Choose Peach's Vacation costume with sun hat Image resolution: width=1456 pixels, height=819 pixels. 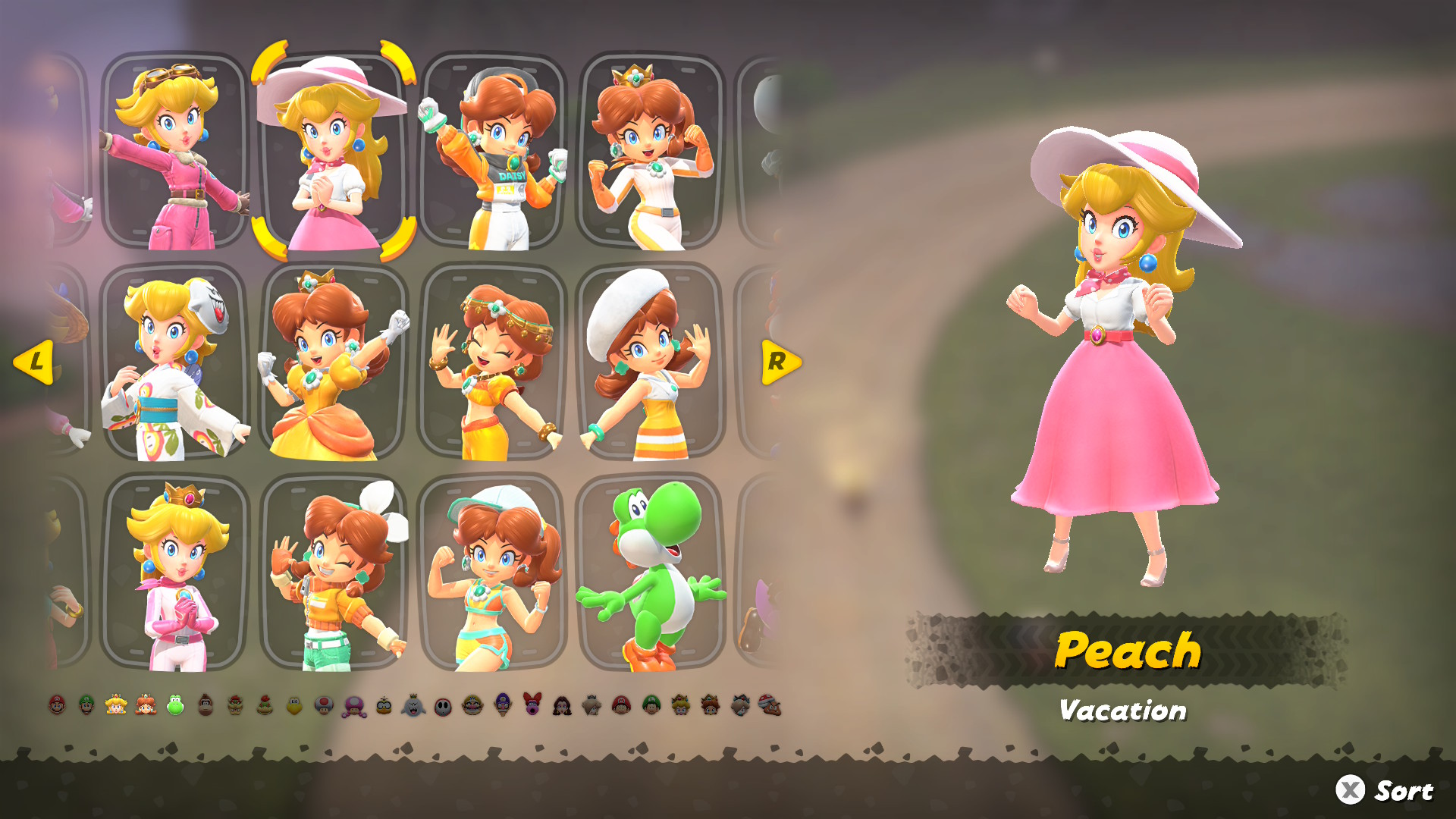(334, 152)
